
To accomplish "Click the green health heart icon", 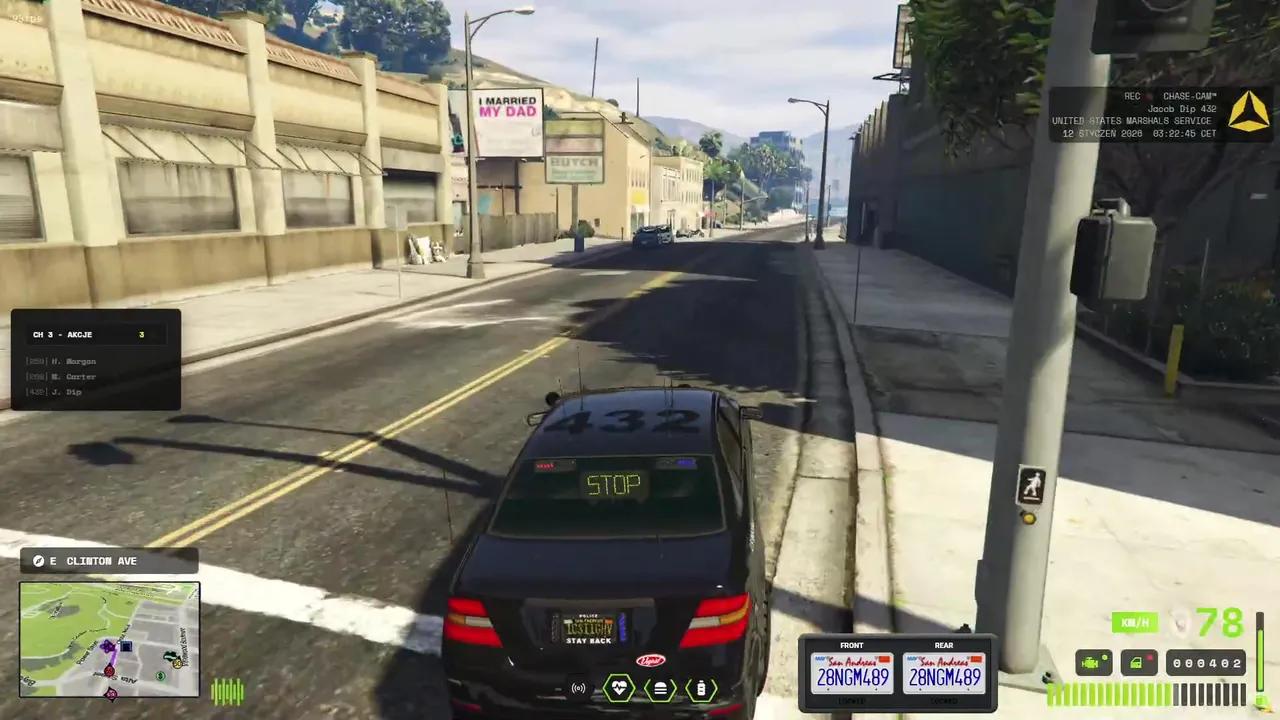I will [x=618, y=688].
